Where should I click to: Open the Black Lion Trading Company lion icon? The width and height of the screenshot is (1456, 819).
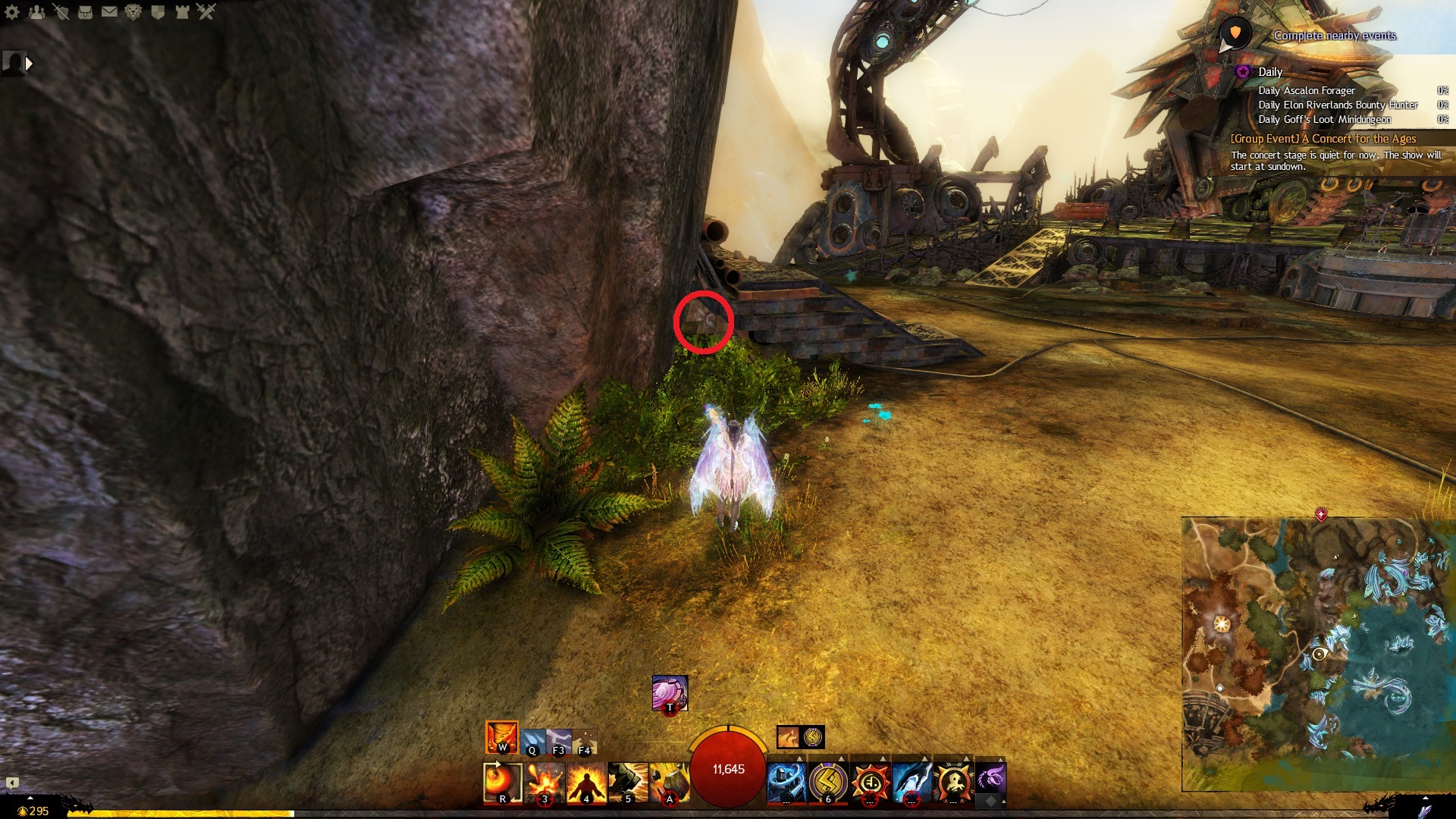tap(133, 11)
